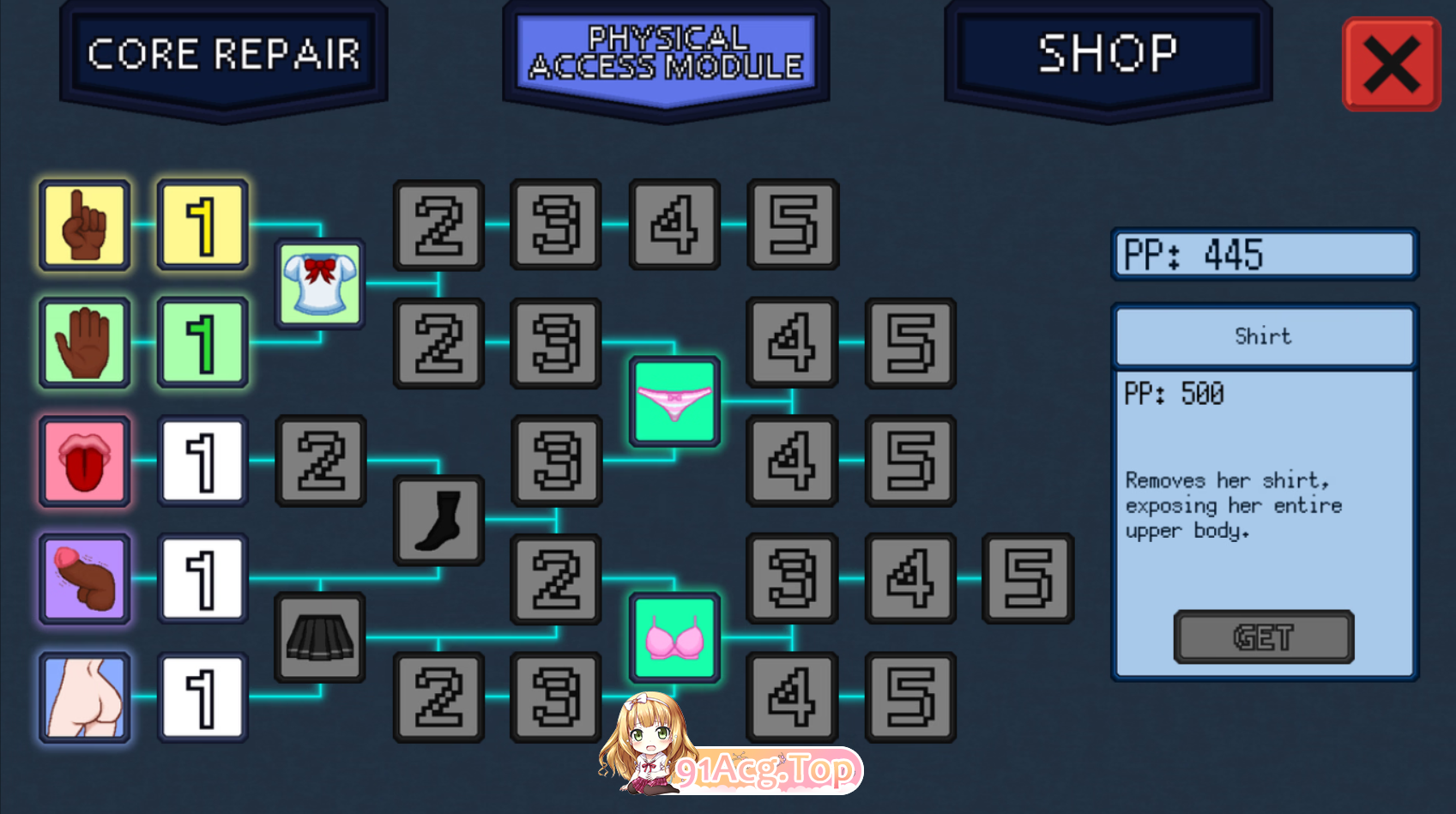This screenshot has height=814, width=1456.
Task: Toggle the yellow level 1 node
Action: [x=200, y=226]
